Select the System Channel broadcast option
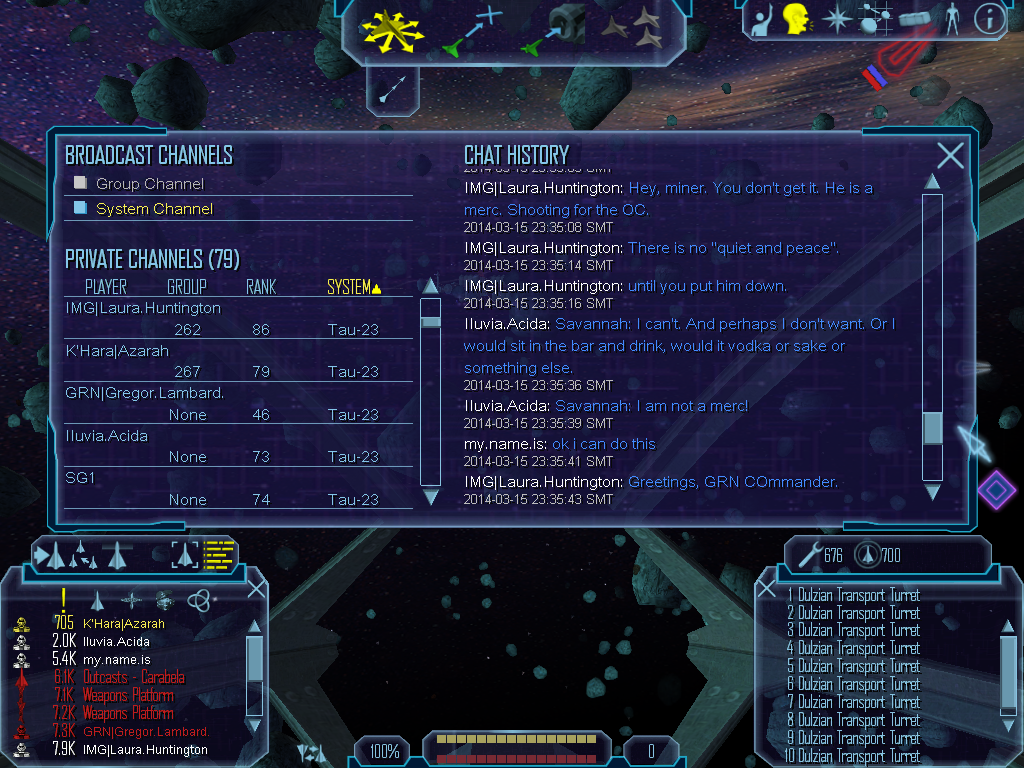This screenshot has width=1024, height=768. click(x=153, y=209)
